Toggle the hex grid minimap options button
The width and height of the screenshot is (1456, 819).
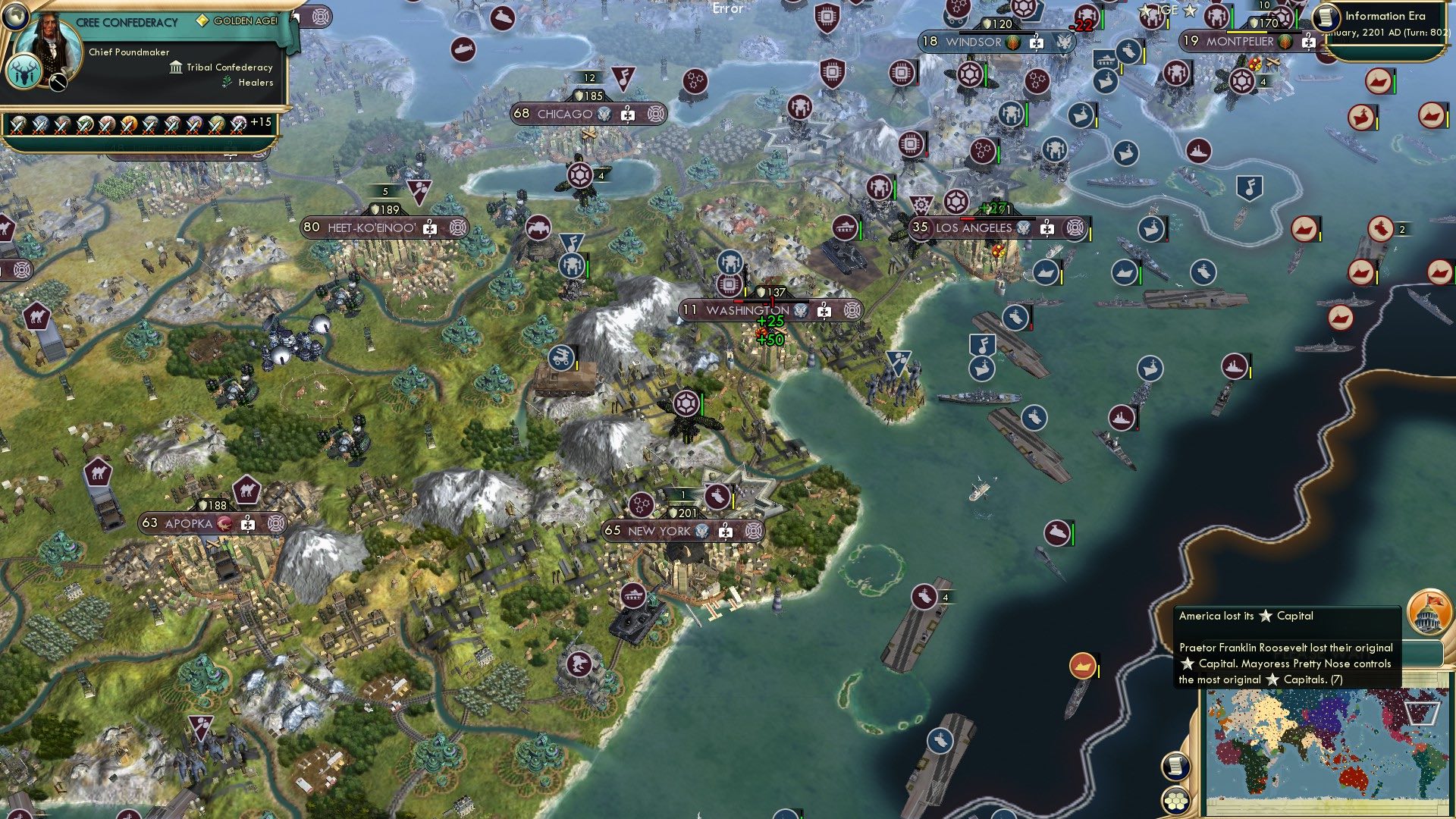(x=1175, y=800)
